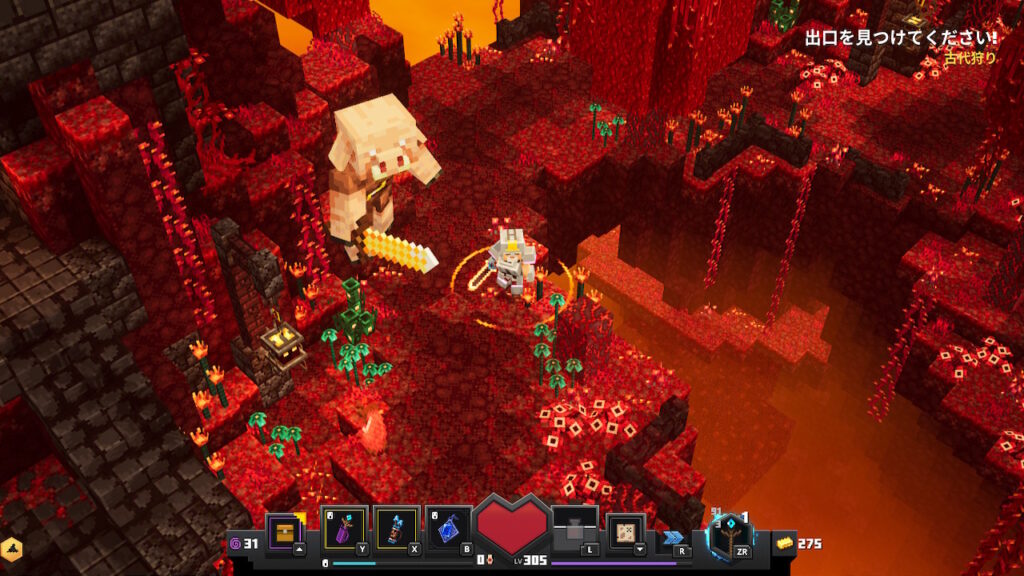Click the objective text about finding the exit
Screen dimensions: 1024x576
(900, 38)
